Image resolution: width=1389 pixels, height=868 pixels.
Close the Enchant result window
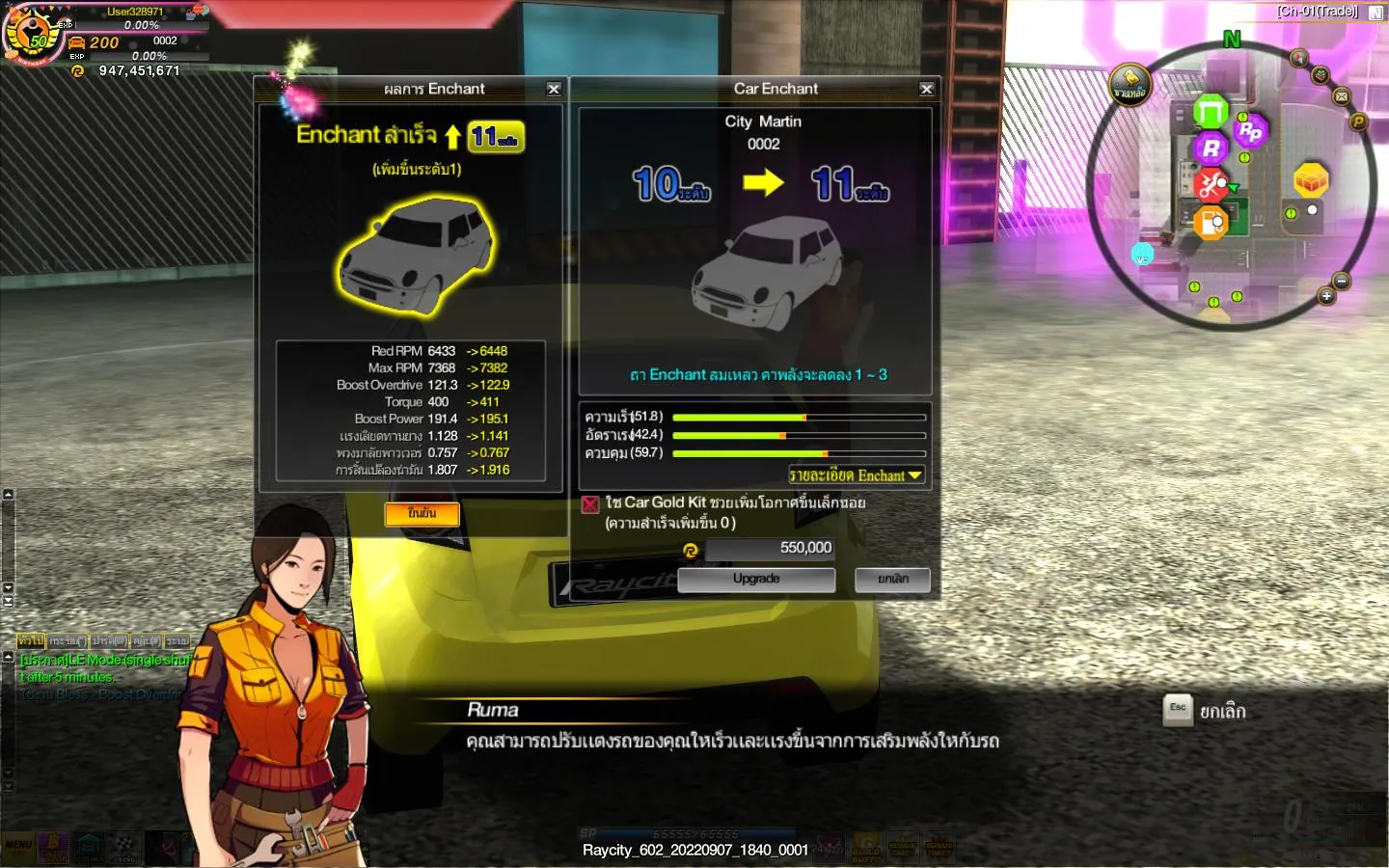(554, 89)
